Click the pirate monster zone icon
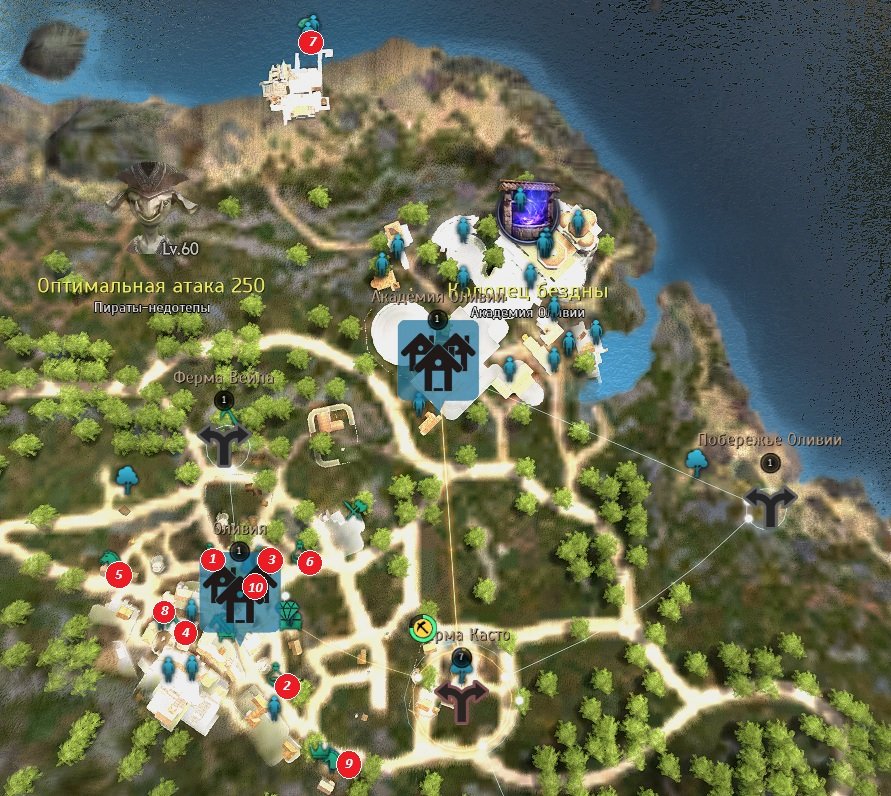 coord(150,195)
